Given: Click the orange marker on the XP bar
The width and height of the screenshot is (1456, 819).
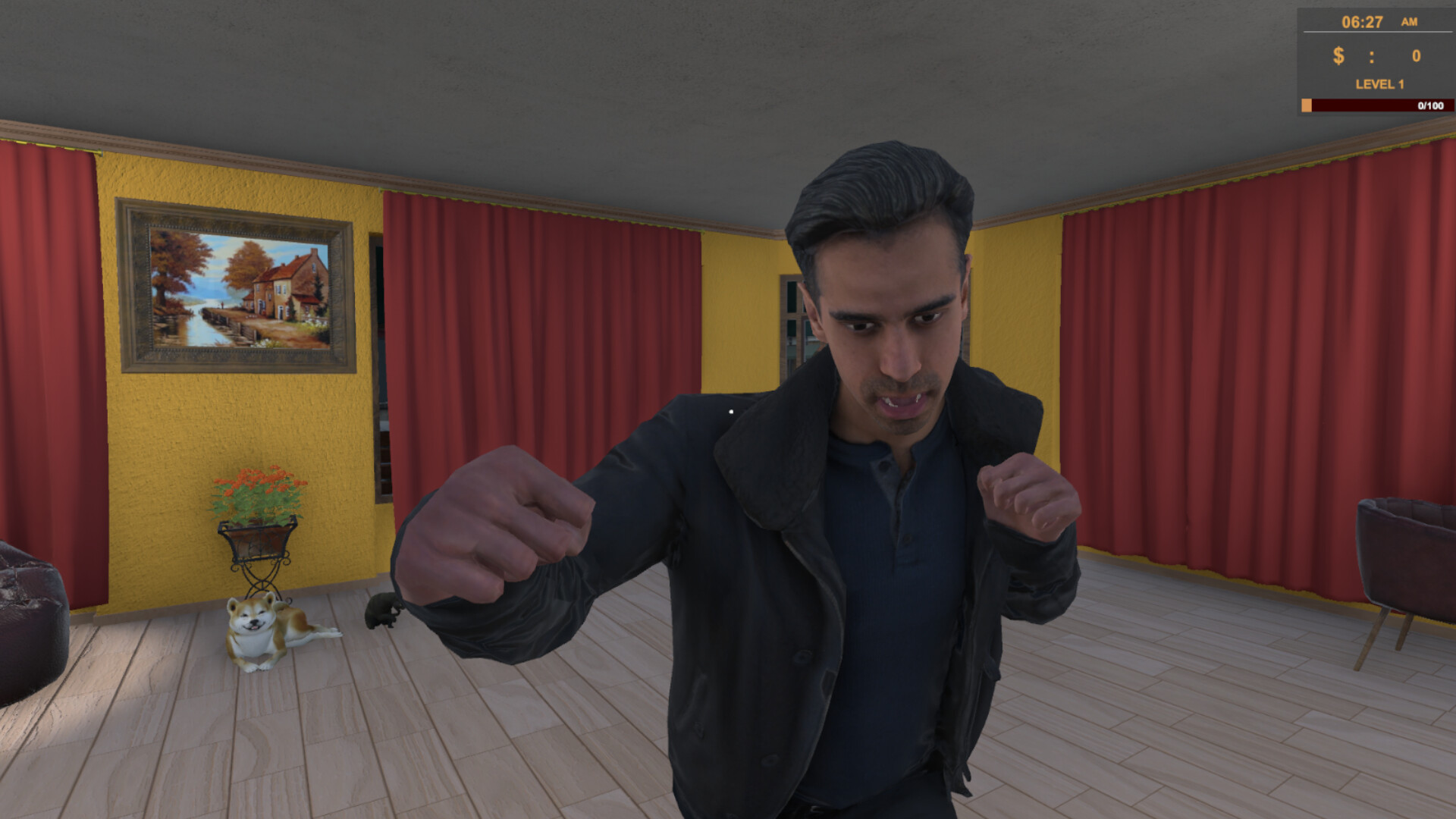Looking at the screenshot, I should tap(1307, 104).
